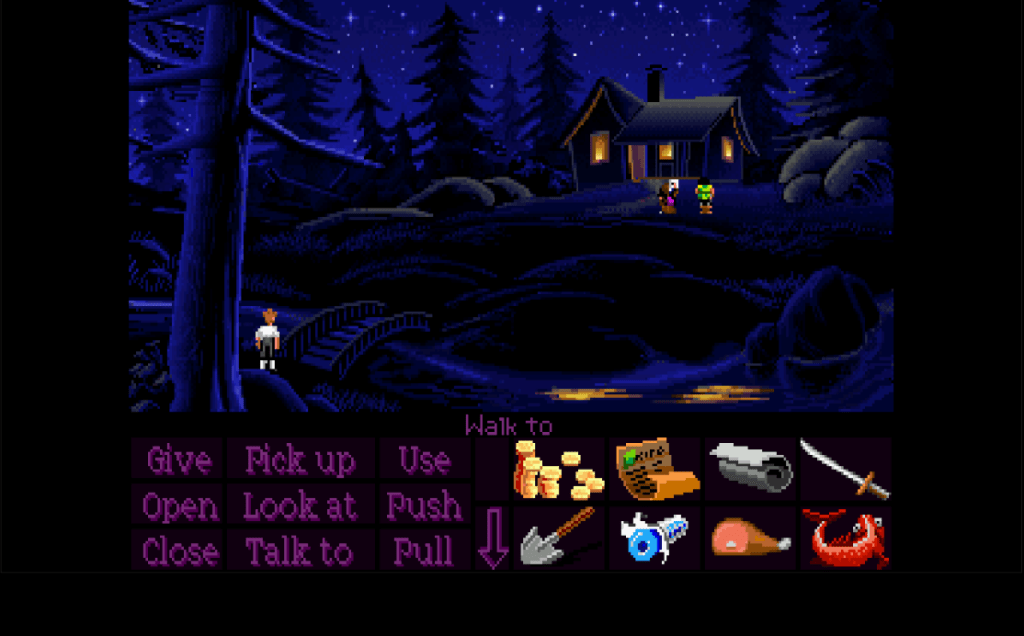This screenshot has width=1024, height=636.
Task: Select the gray cylinder inventory item
Action: (x=750, y=468)
